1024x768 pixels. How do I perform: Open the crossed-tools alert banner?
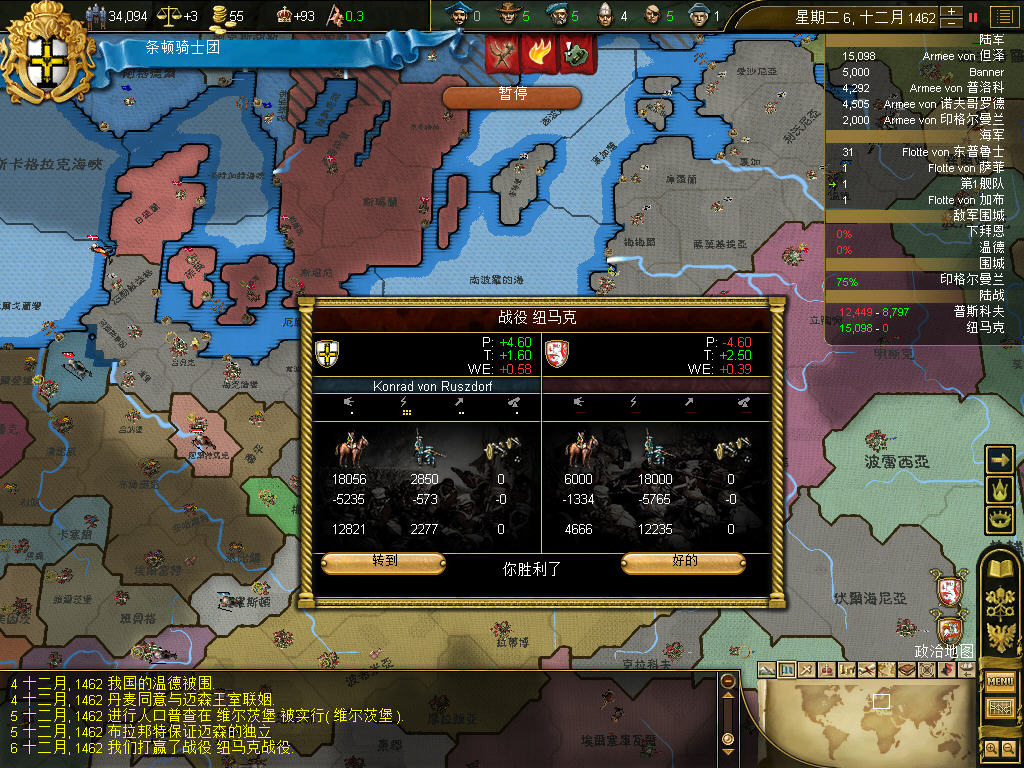tap(502, 54)
